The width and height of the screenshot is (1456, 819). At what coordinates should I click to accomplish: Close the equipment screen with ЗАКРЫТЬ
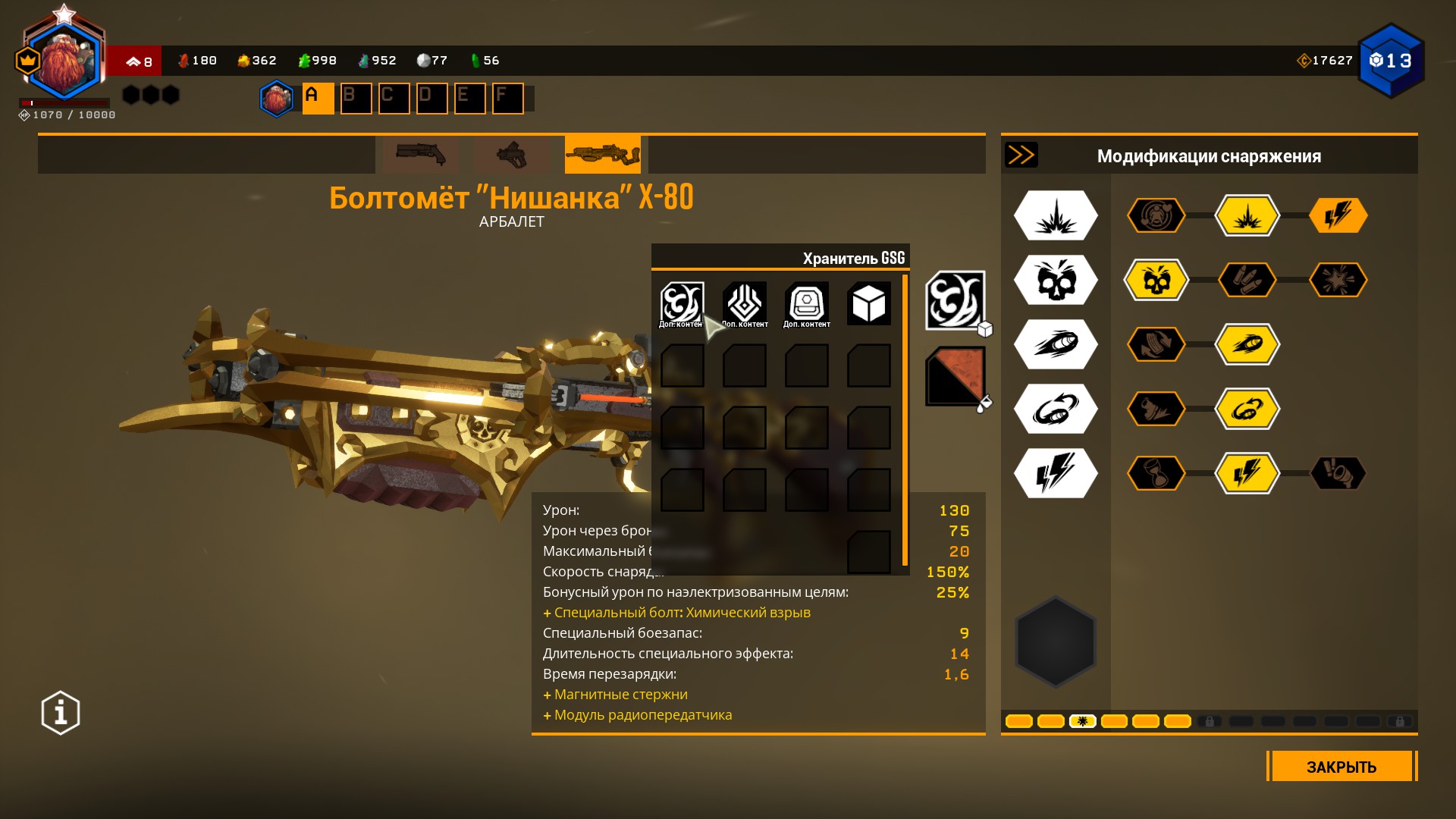tap(1341, 766)
